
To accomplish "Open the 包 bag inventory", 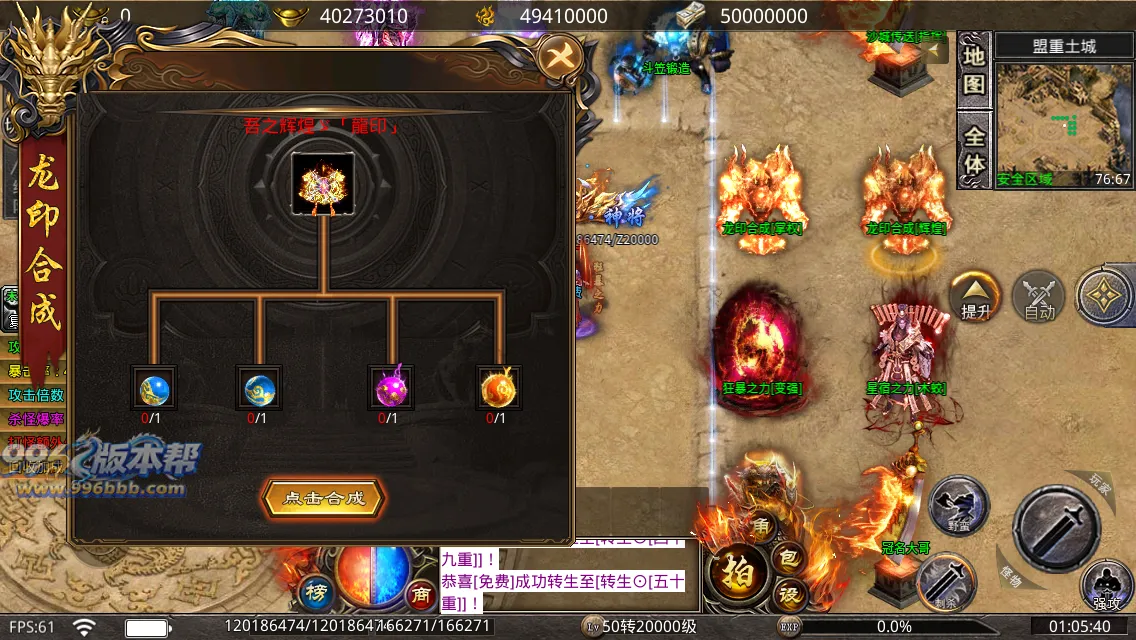I will [x=788, y=557].
